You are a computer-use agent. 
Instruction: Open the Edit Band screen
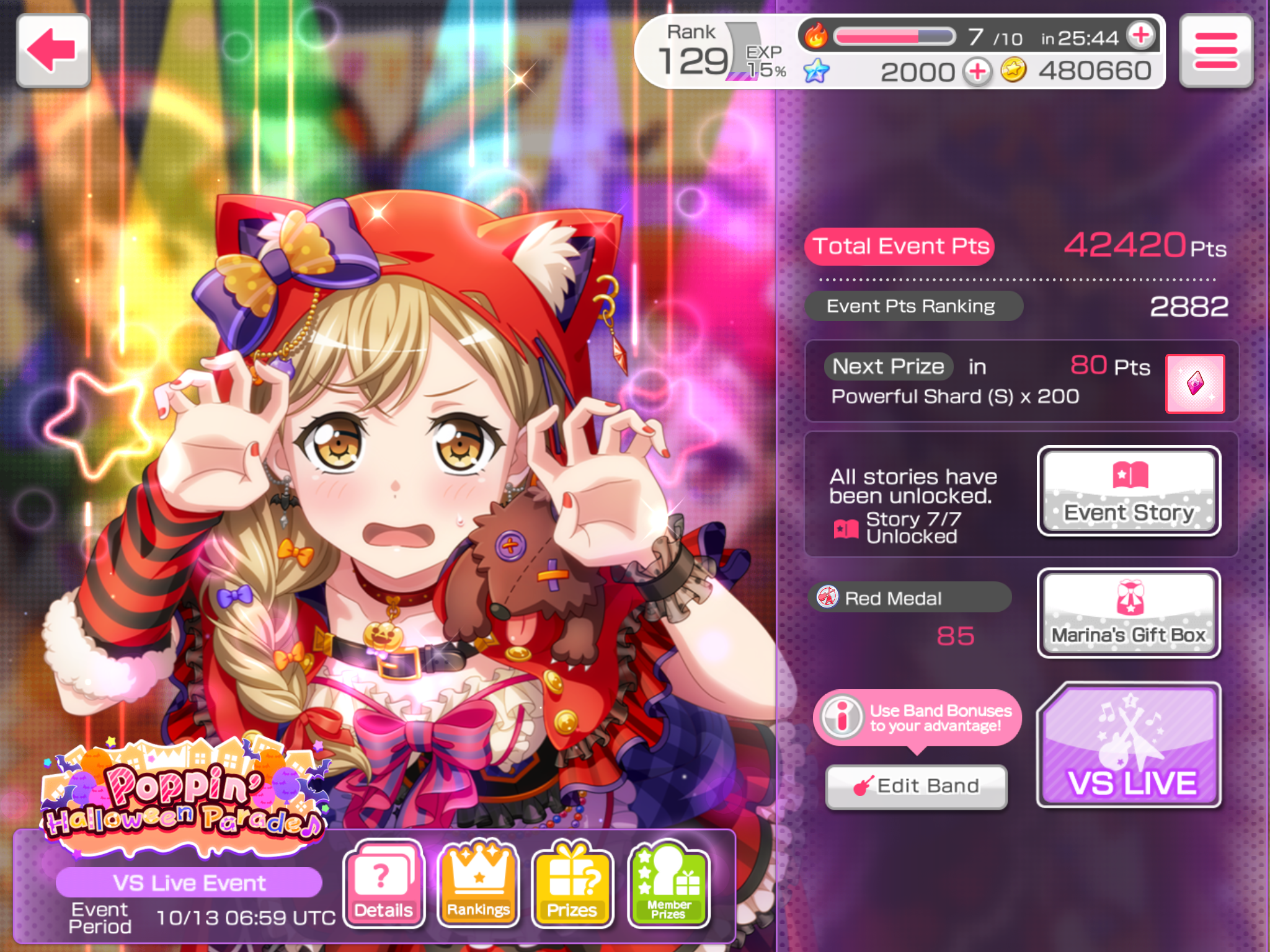coord(917,786)
